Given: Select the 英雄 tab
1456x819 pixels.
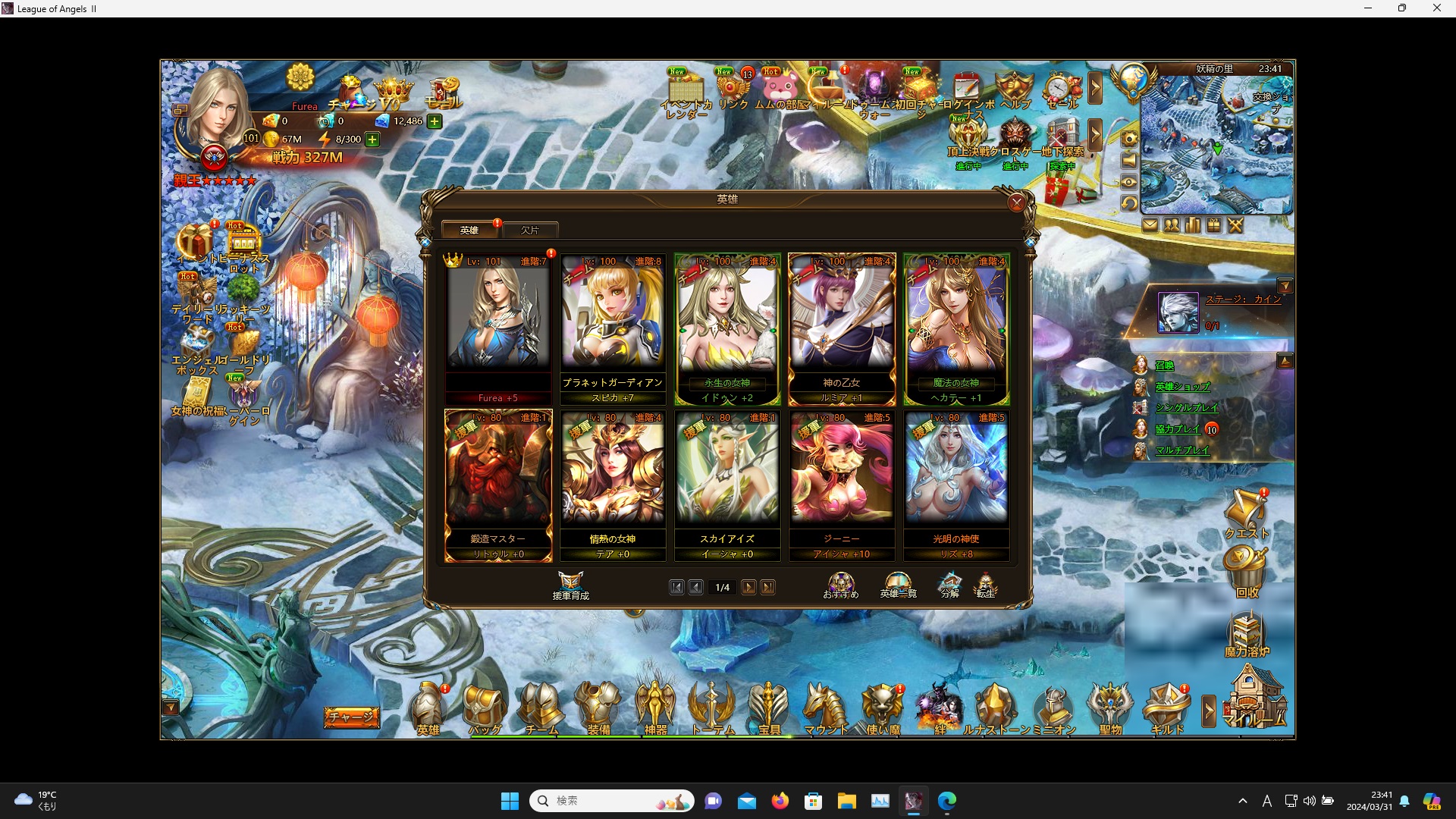Looking at the screenshot, I should pos(469,229).
